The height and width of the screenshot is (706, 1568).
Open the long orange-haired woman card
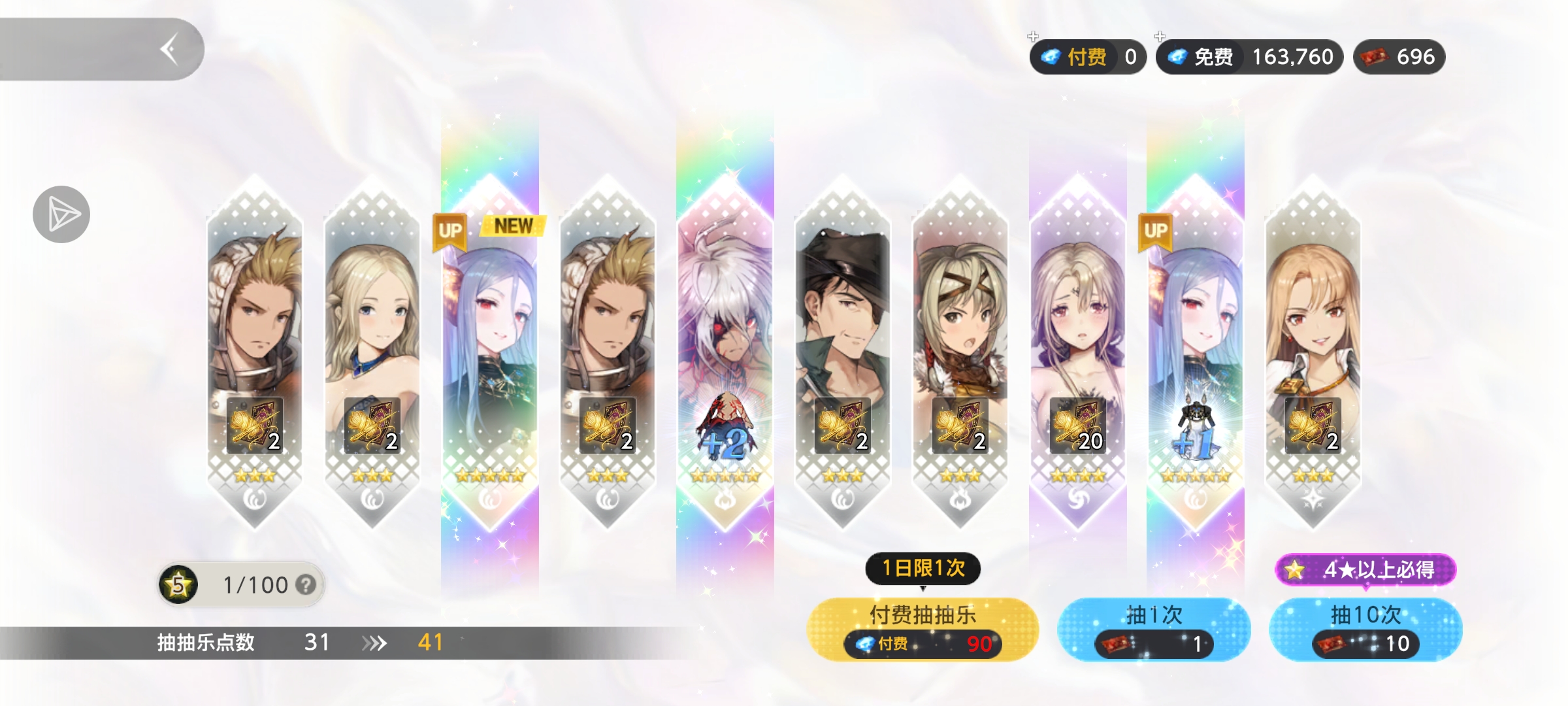click(1313, 353)
